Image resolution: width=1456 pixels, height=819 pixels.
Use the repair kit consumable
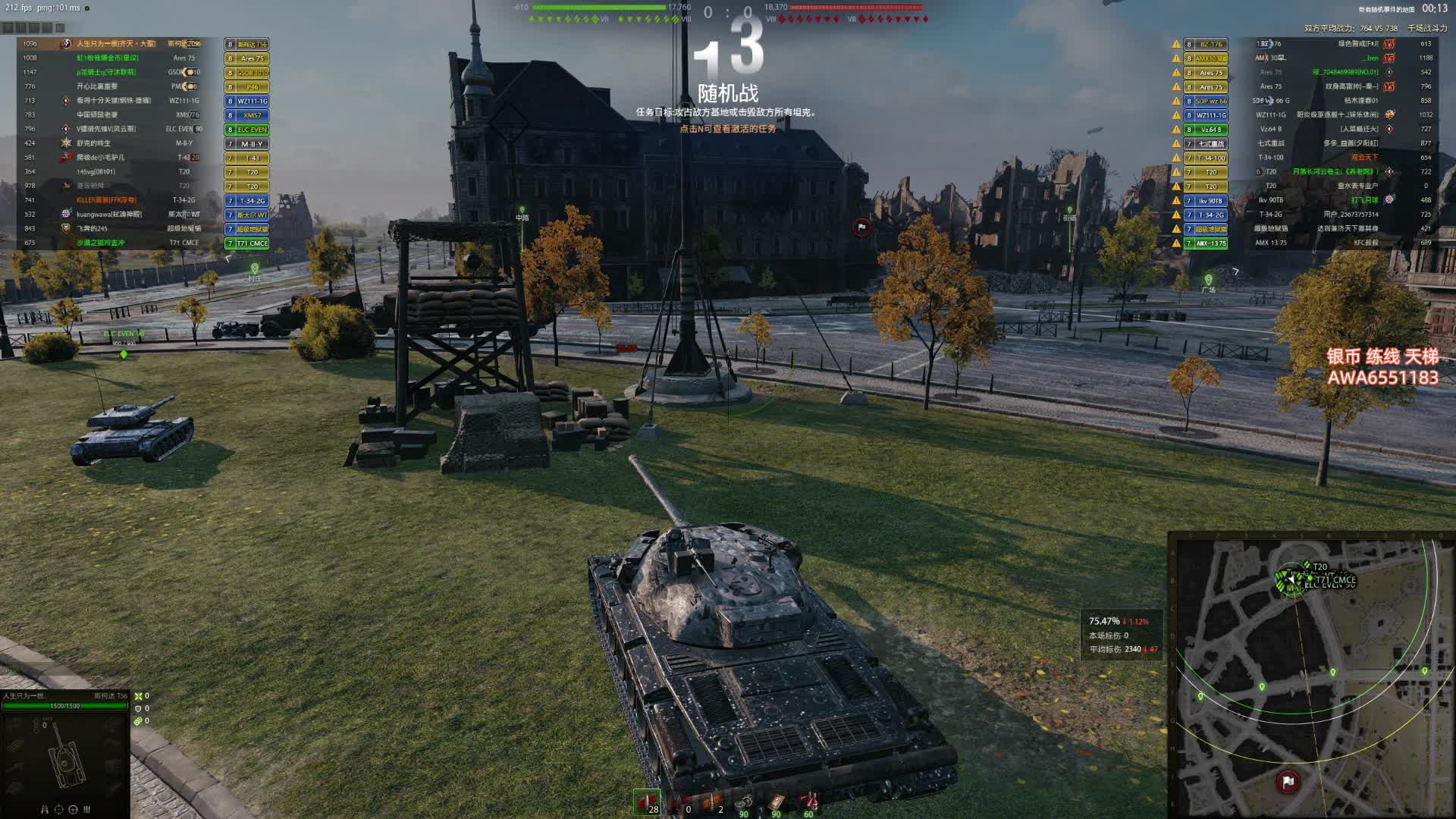point(744,803)
